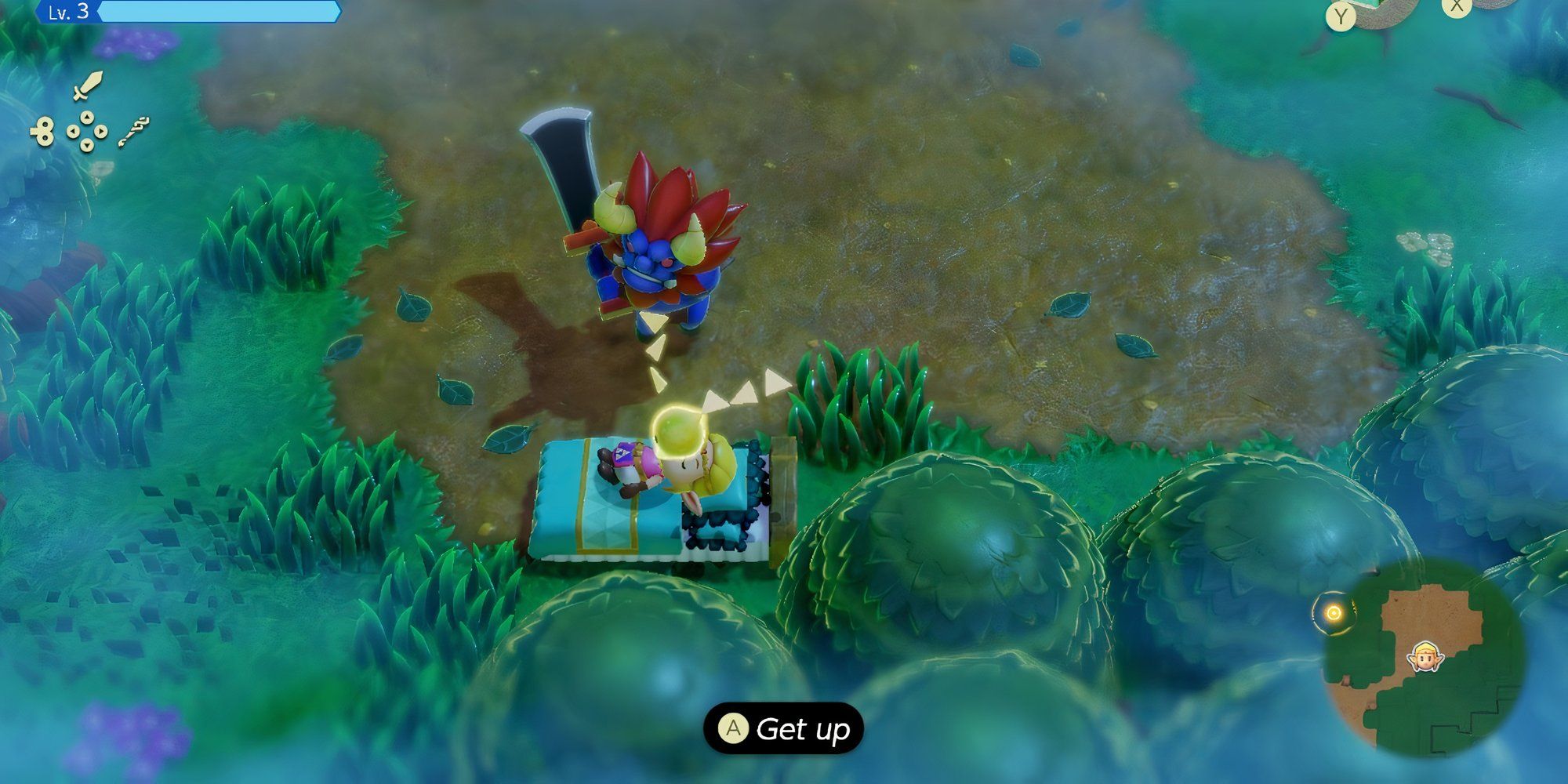
Task: Select the rope item icon in the HUD
Action: tap(135, 132)
